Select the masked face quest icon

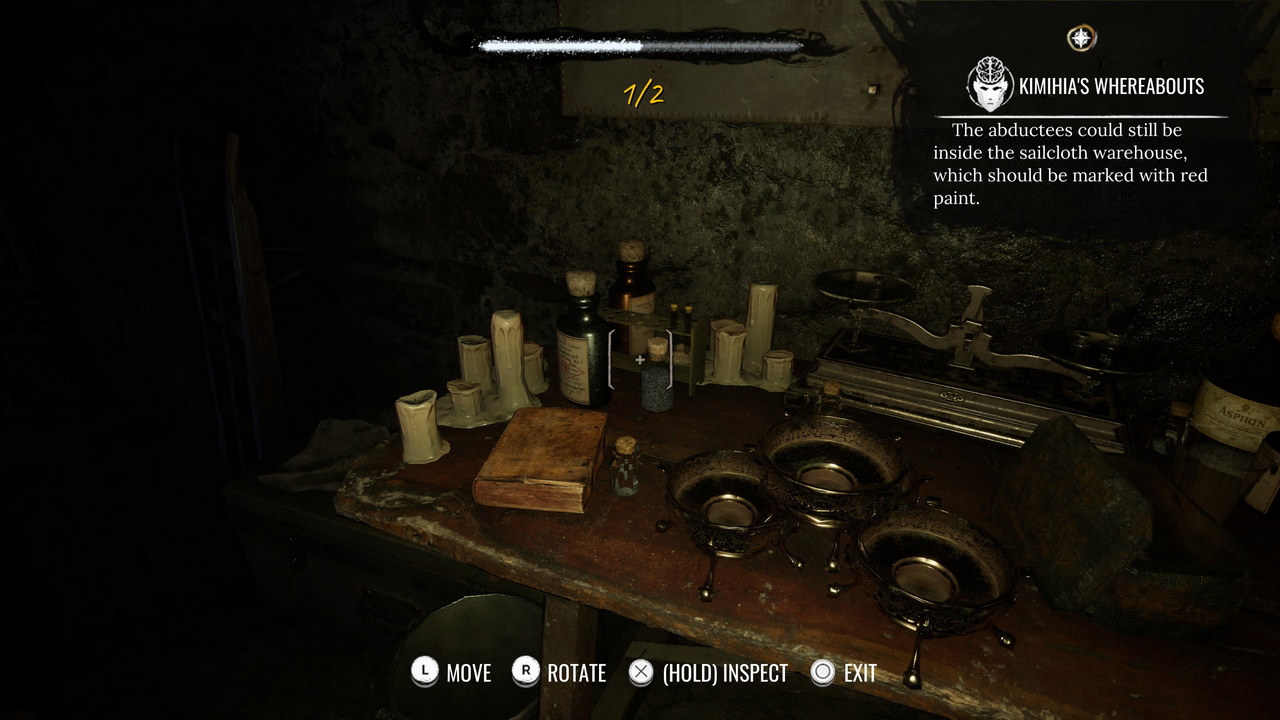(x=989, y=84)
